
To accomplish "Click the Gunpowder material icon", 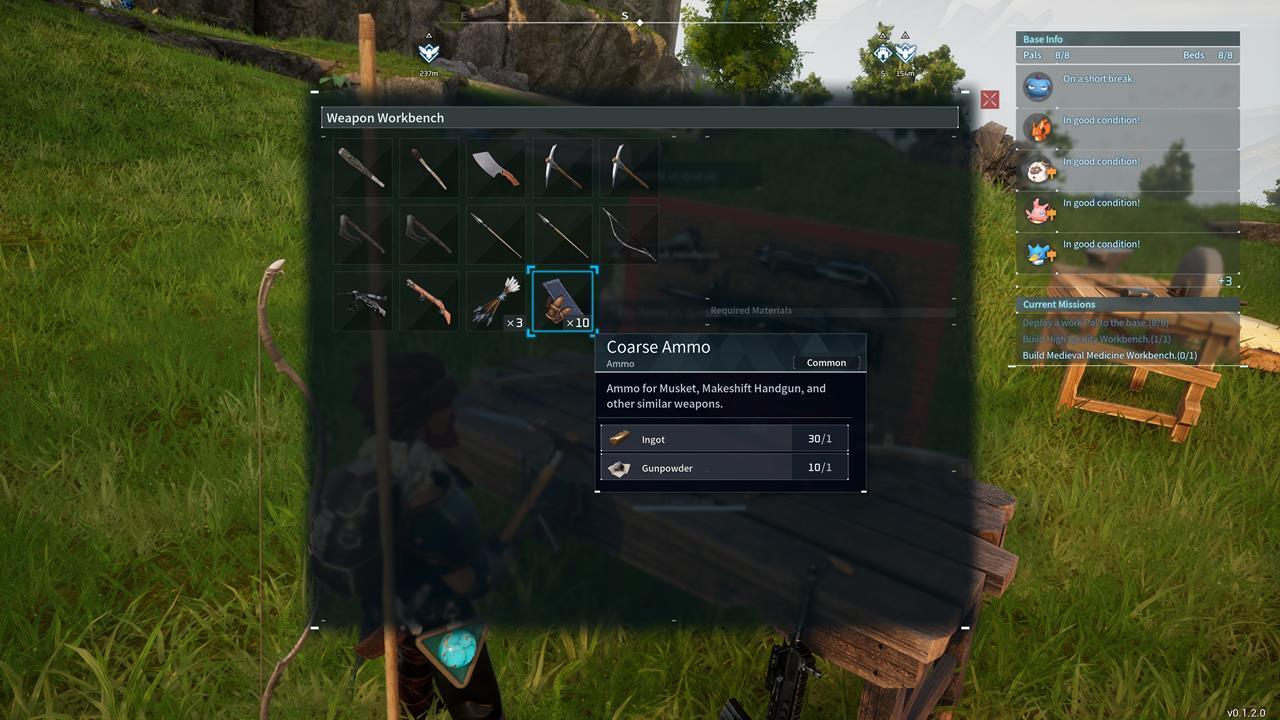I will (x=619, y=467).
